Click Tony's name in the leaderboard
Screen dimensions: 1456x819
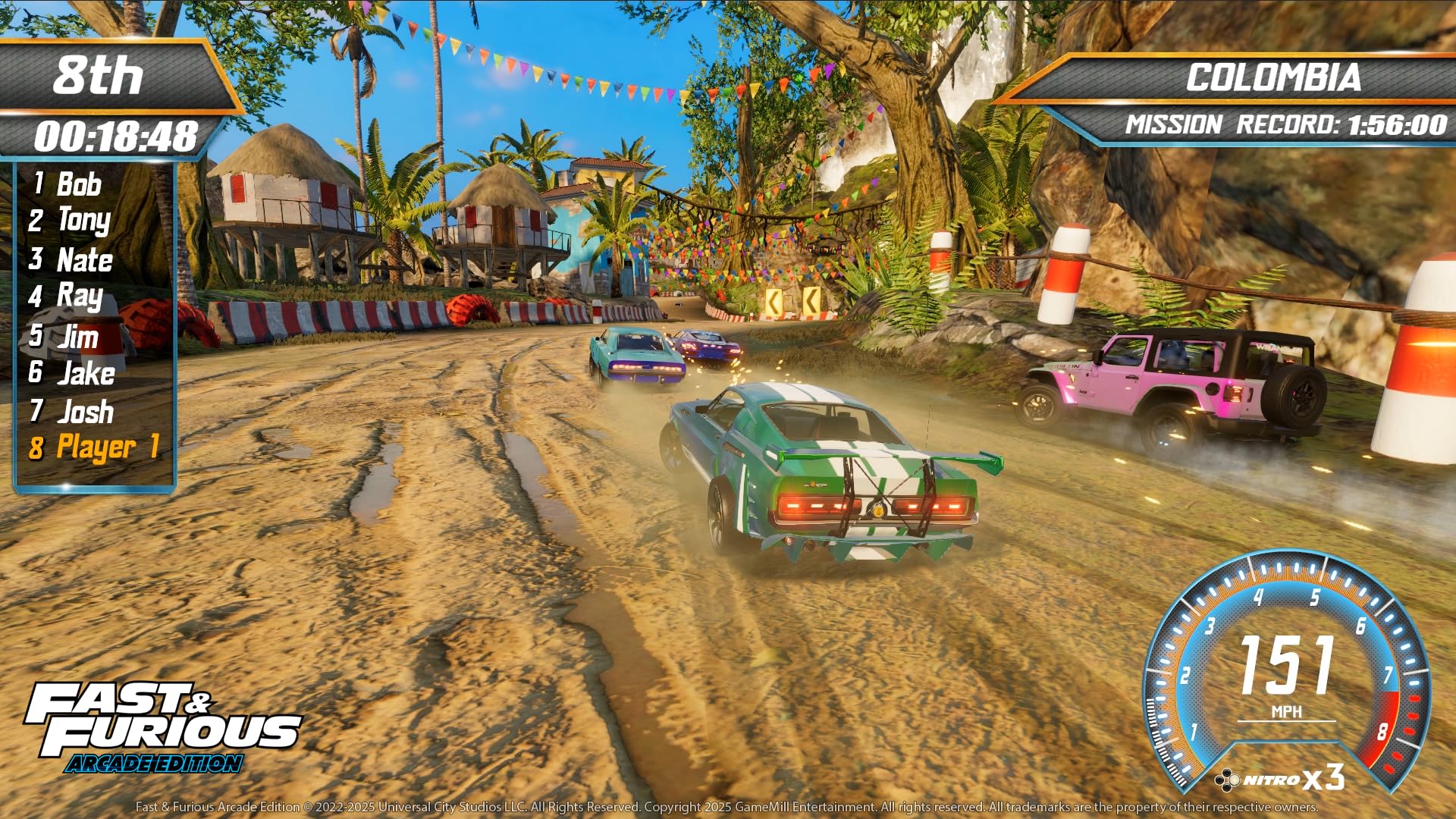[x=83, y=221]
